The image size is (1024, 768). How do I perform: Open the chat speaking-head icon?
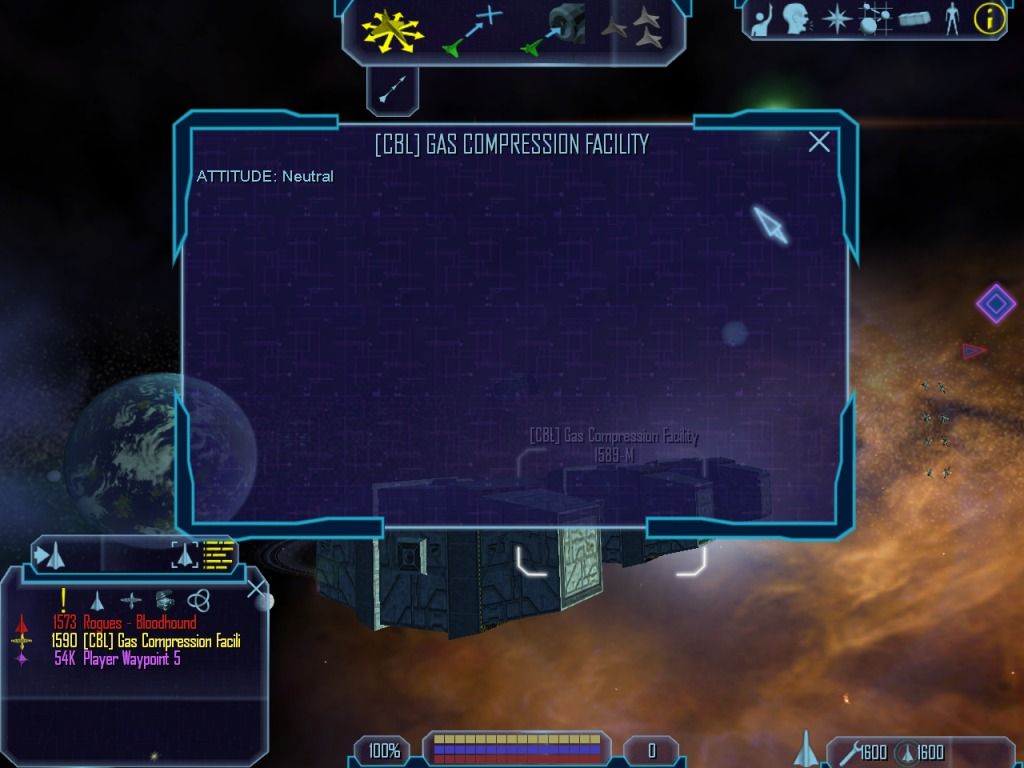pyautogui.click(x=796, y=18)
